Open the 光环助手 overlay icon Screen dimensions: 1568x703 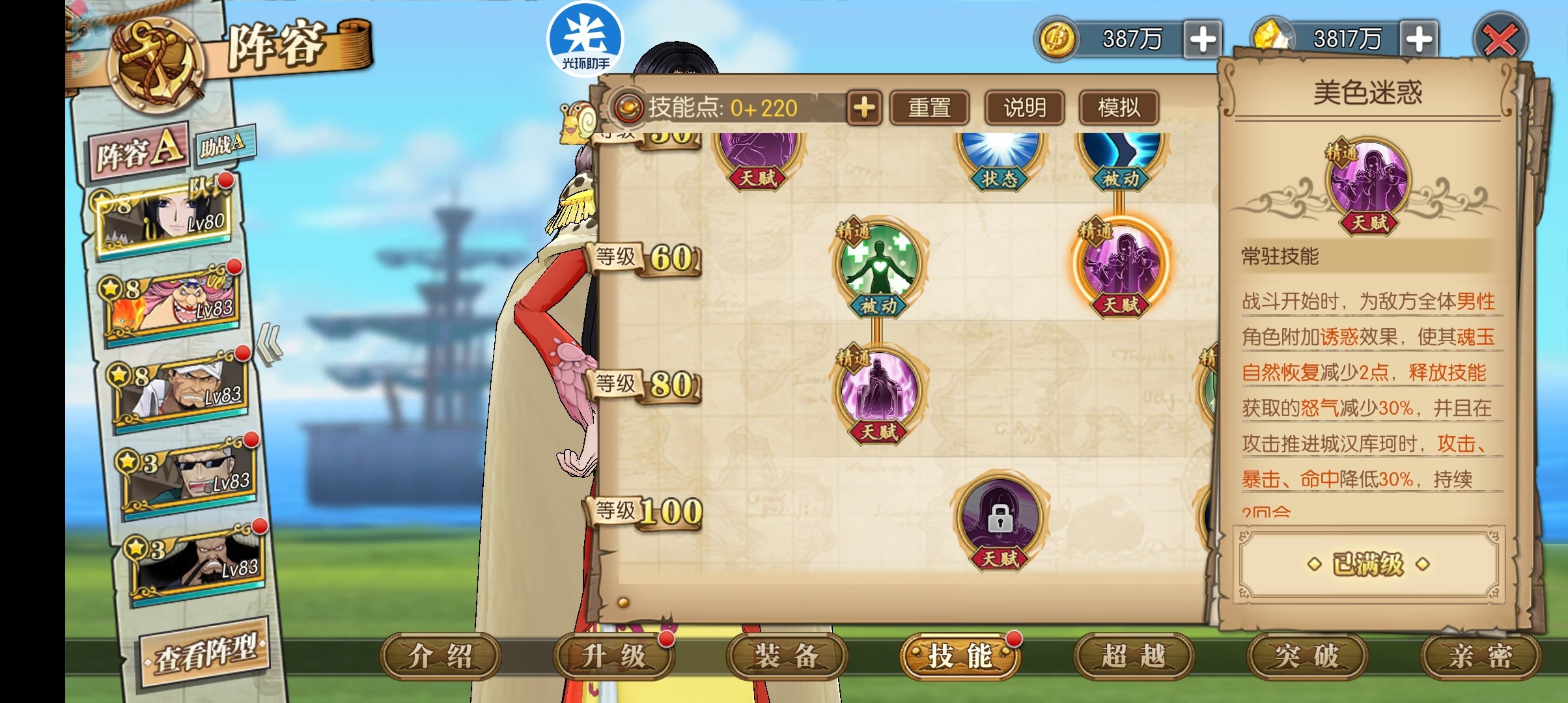[x=585, y=40]
